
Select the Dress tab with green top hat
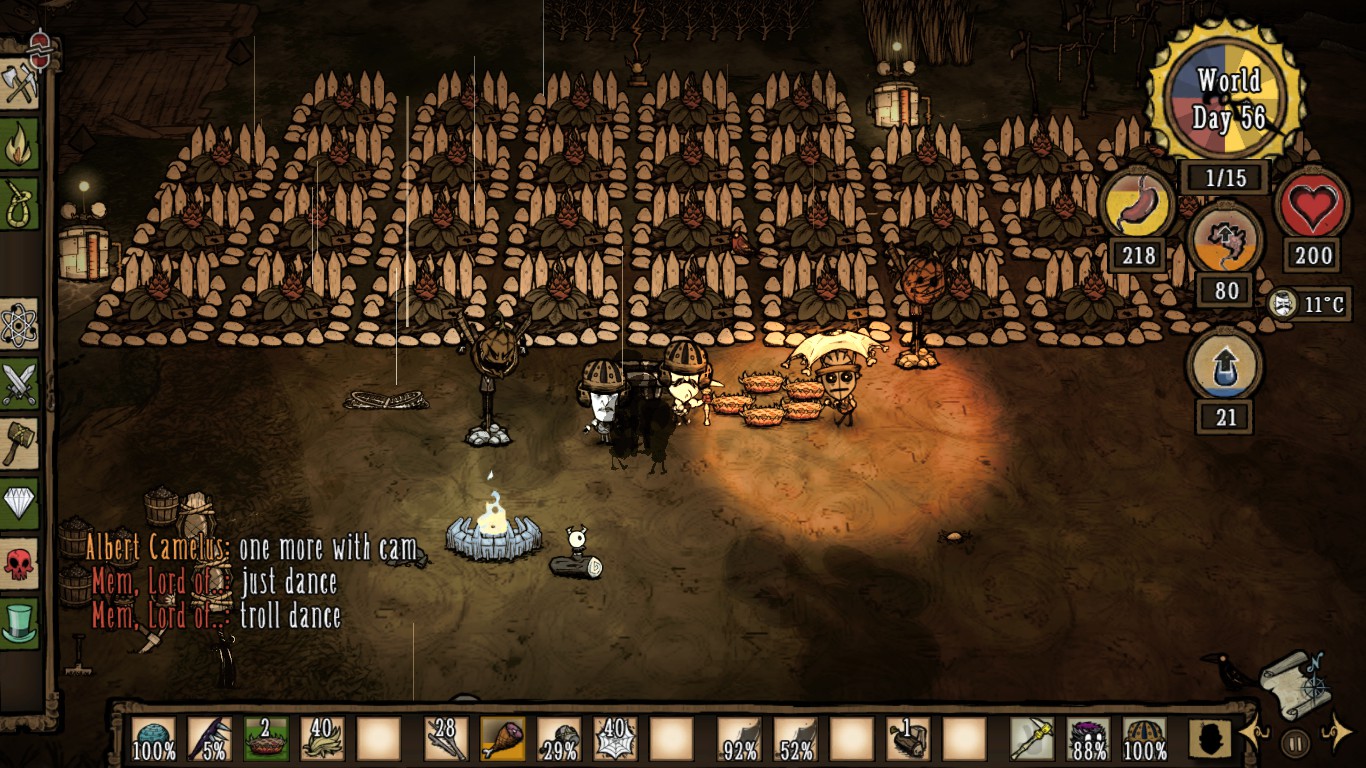click(x=20, y=623)
